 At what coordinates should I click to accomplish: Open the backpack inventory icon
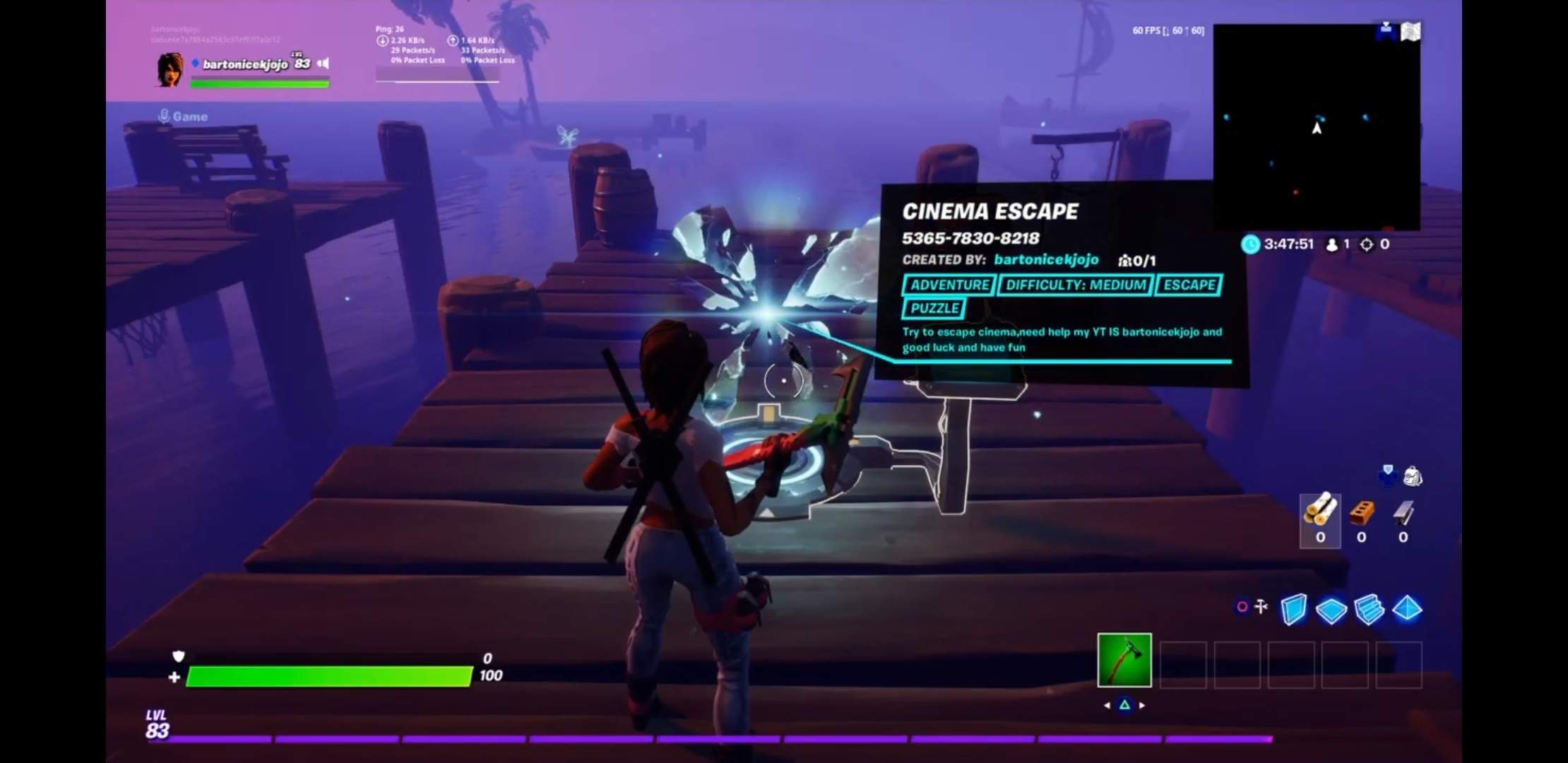pyautogui.click(x=1413, y=476)
